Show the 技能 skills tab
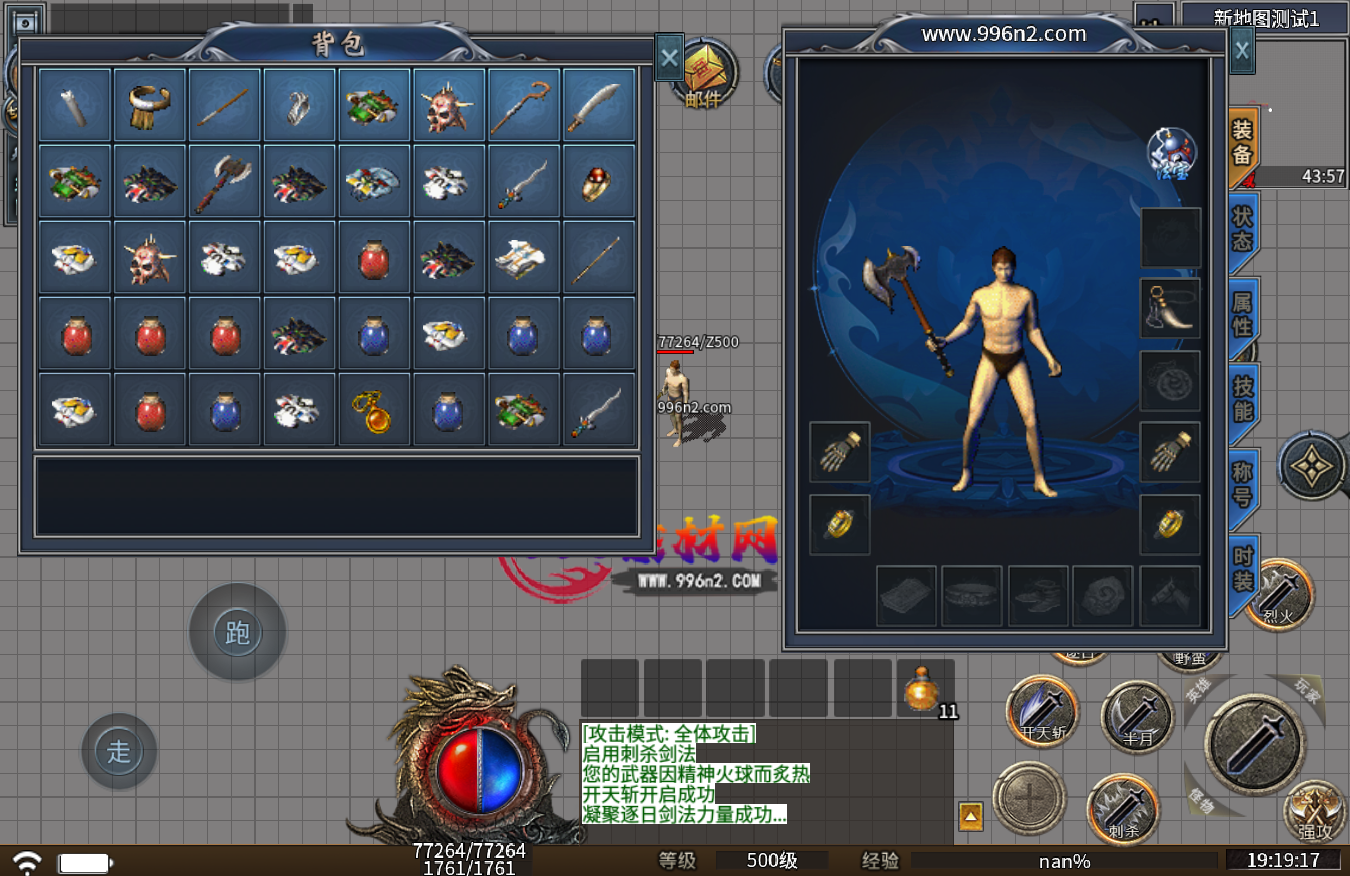 (1242, 400)
